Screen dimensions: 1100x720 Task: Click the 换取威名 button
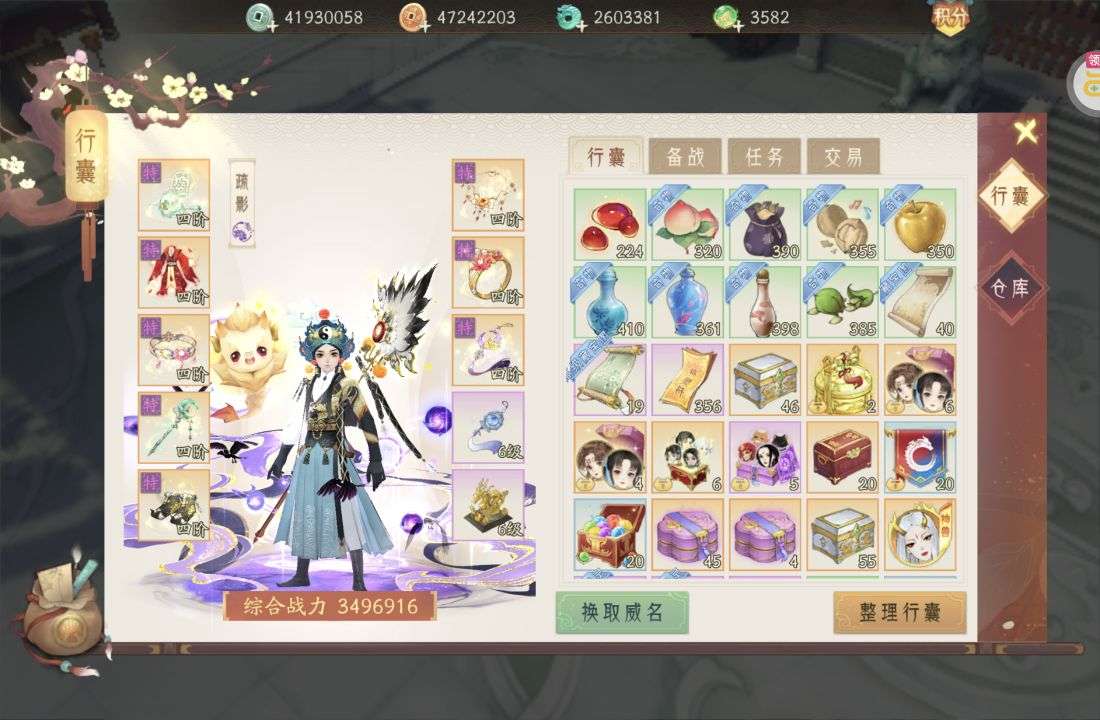pyautogui.click(x=622, y=612)
